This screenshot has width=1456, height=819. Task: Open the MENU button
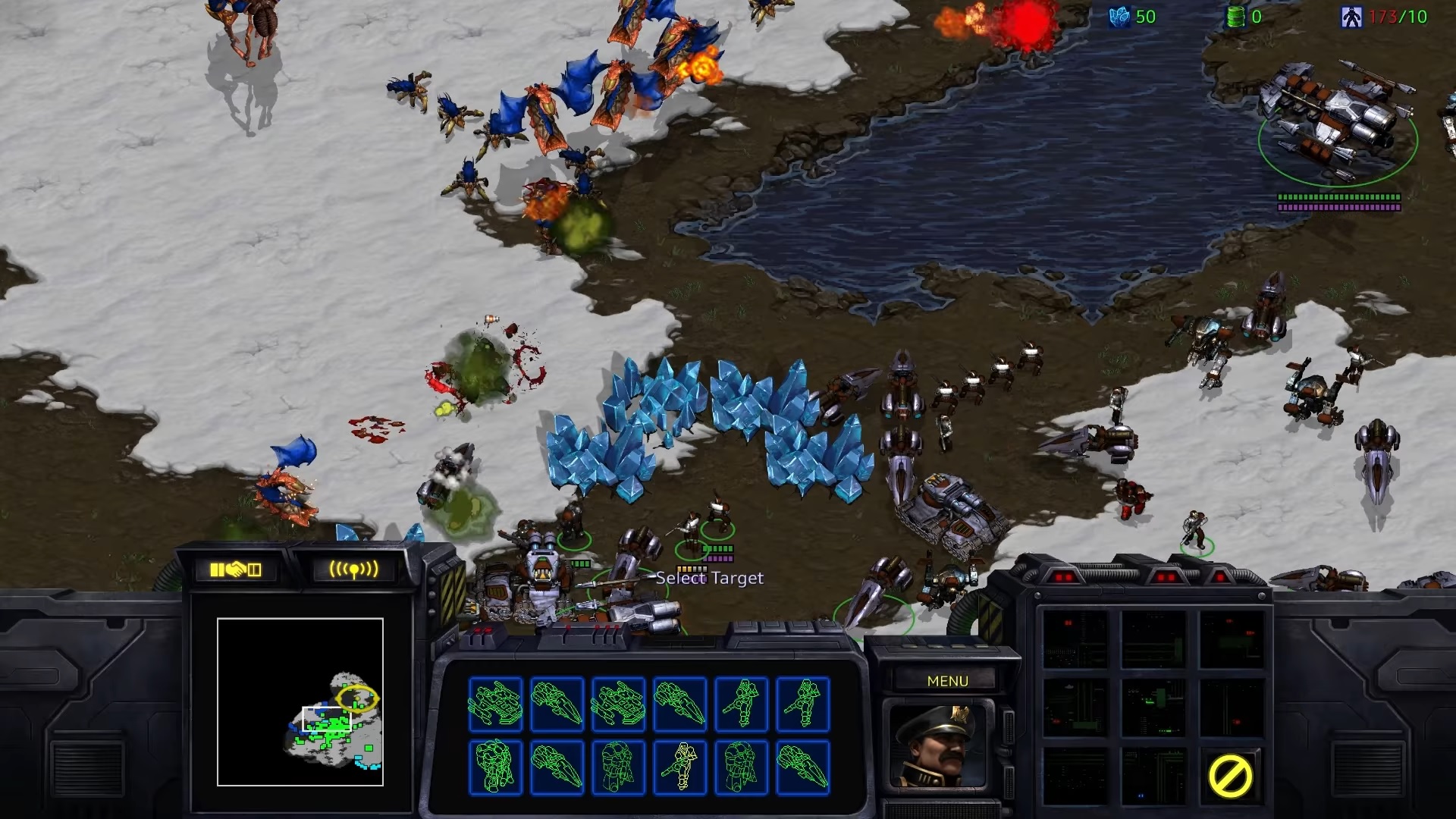947,681
